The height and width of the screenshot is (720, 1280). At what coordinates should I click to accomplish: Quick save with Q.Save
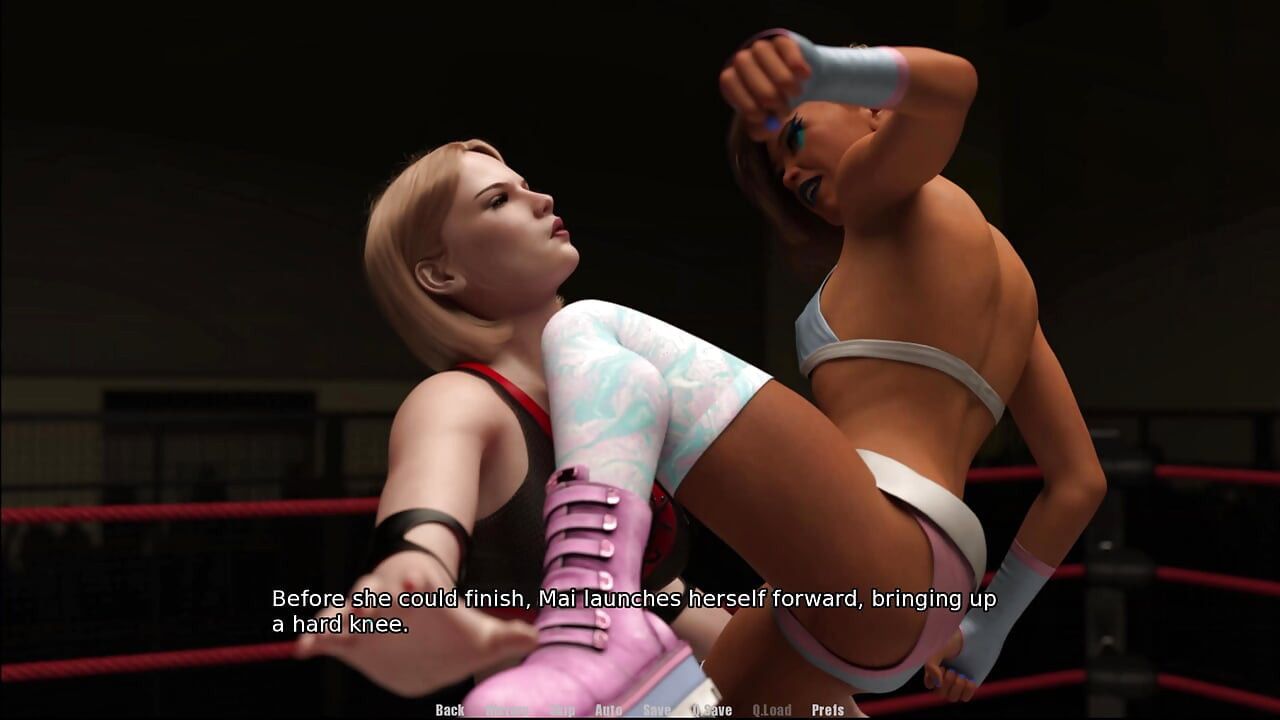(x=712, y=710)
